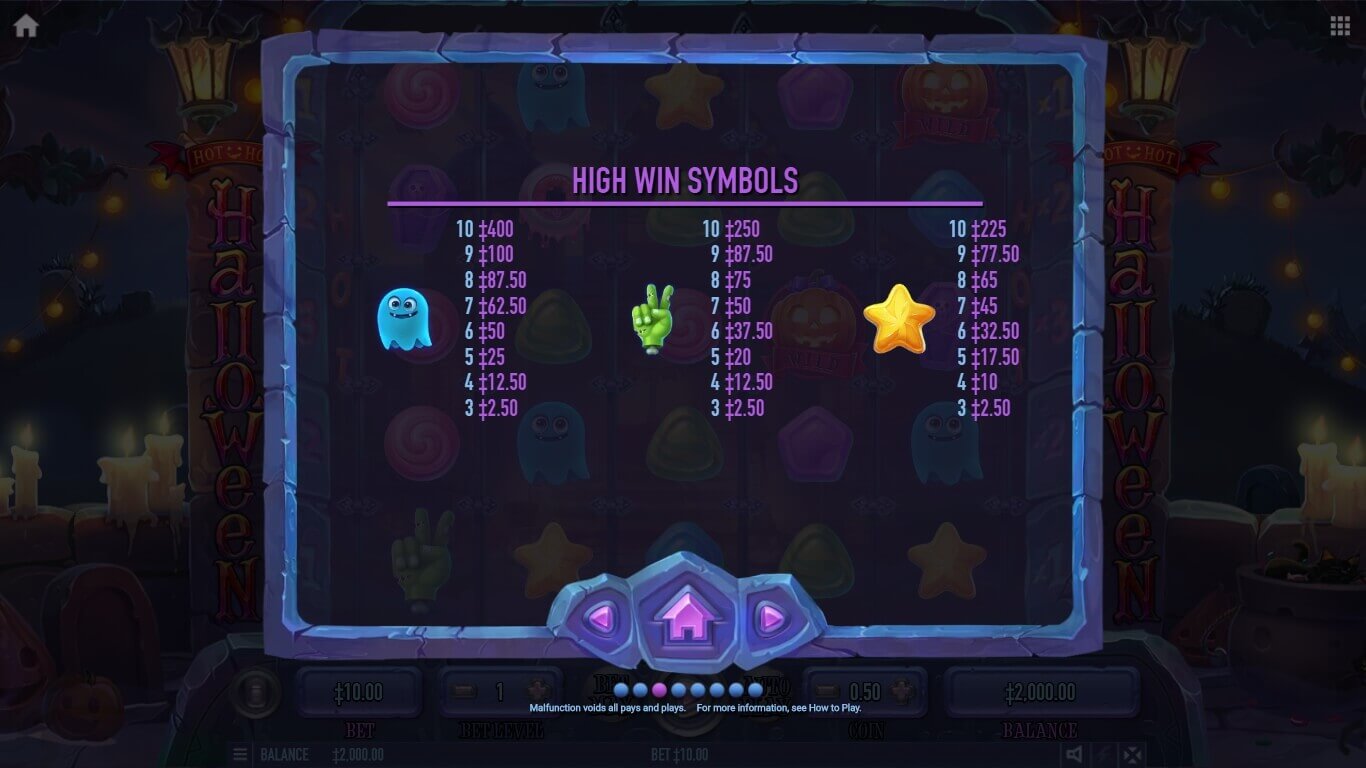Click the home icon in top-left corner

click(26, 26)
